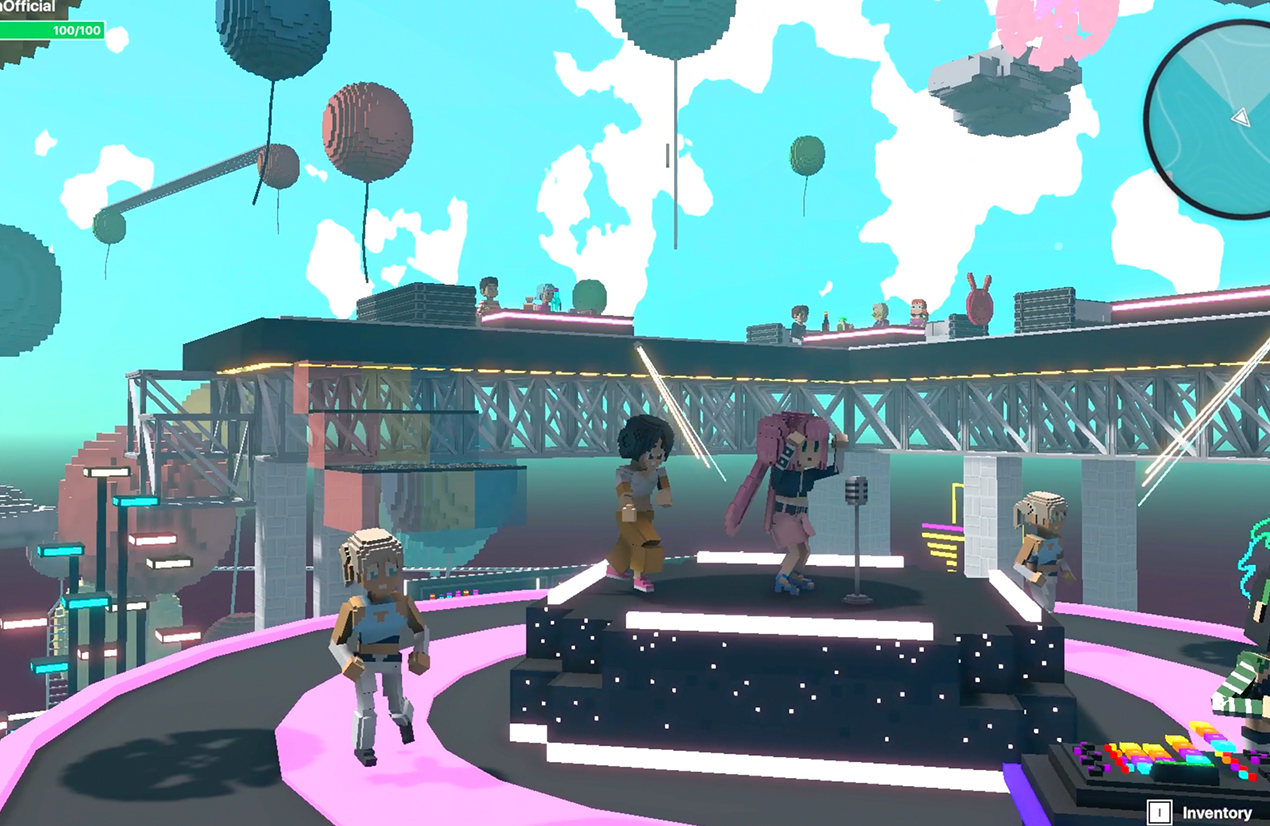This screenshot has width=1270, height=826.
Task: Open the Inventory
Action: (1201, 812)
